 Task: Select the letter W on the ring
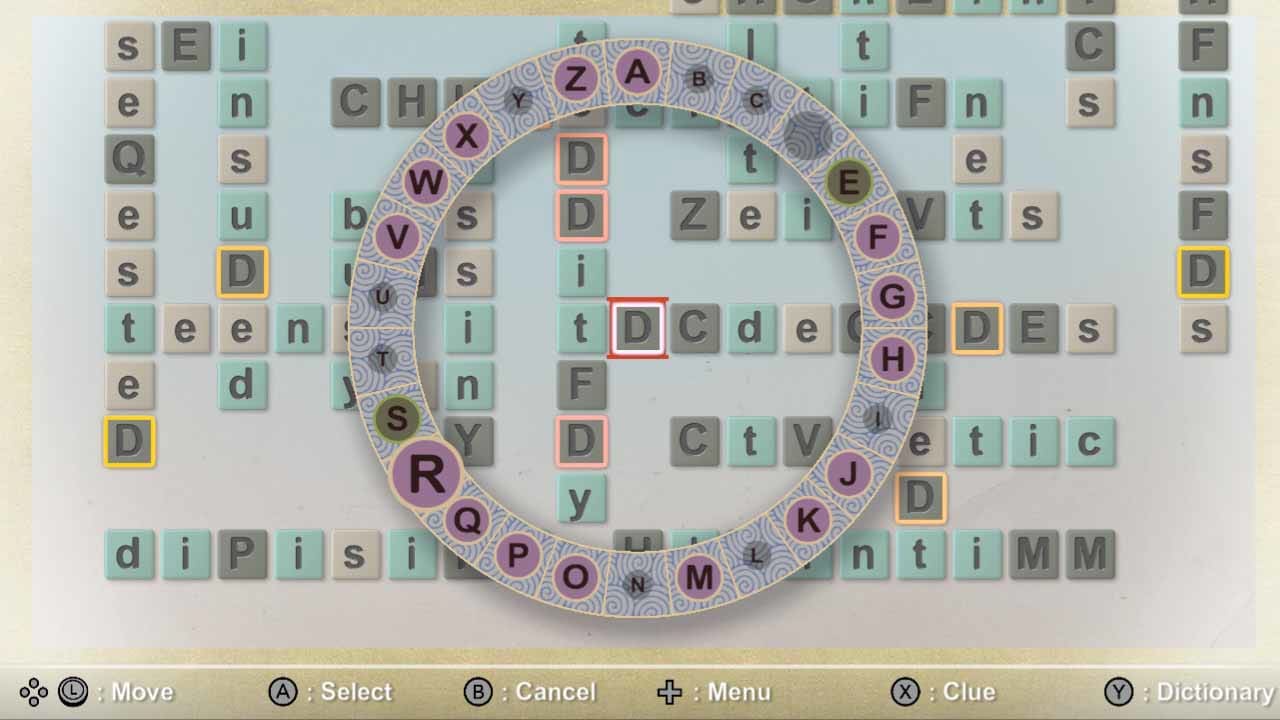(x=428, y=182)
